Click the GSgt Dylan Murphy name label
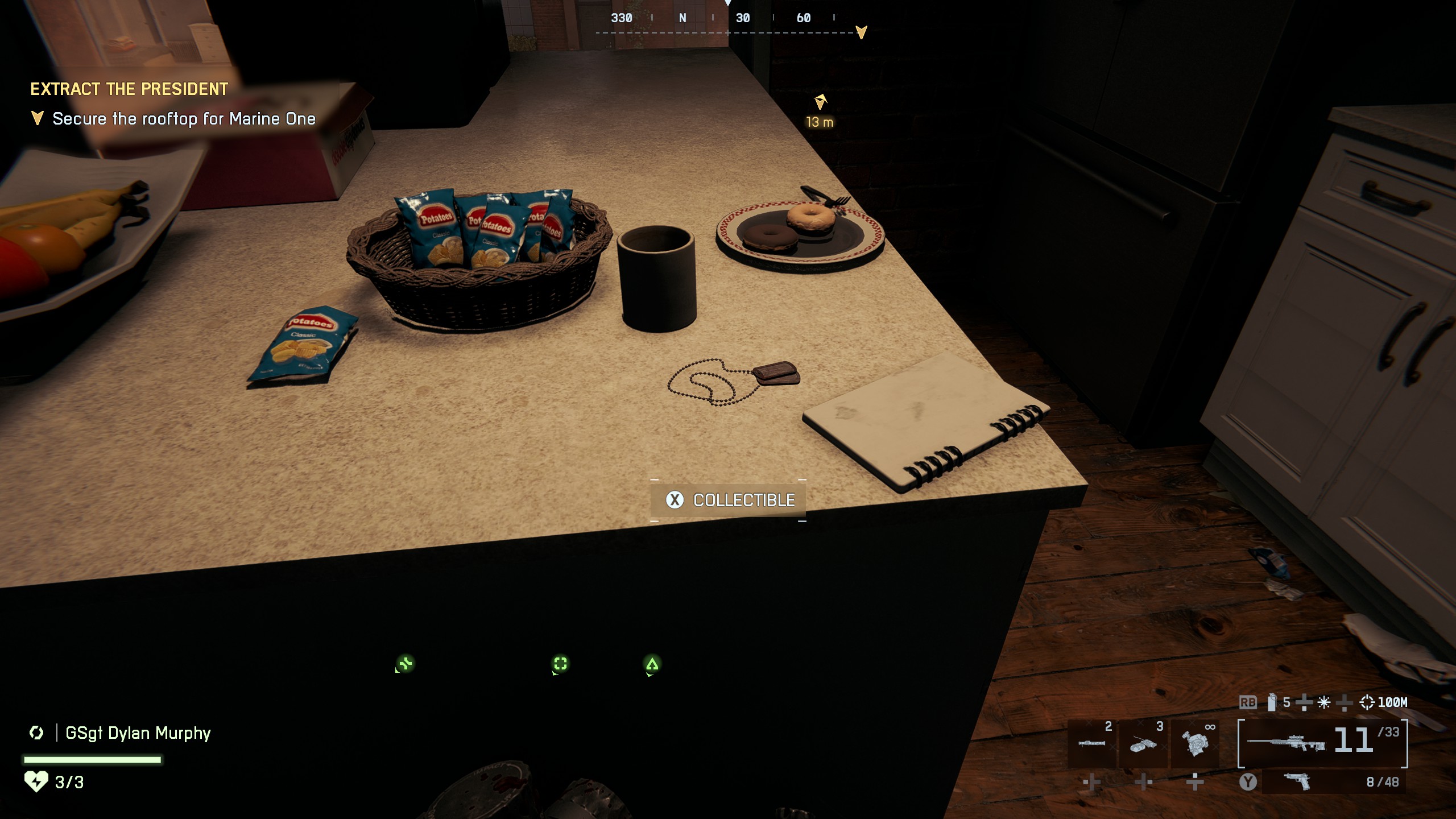This screenshot has width=1456, height=819. click(x=138, y=734)
